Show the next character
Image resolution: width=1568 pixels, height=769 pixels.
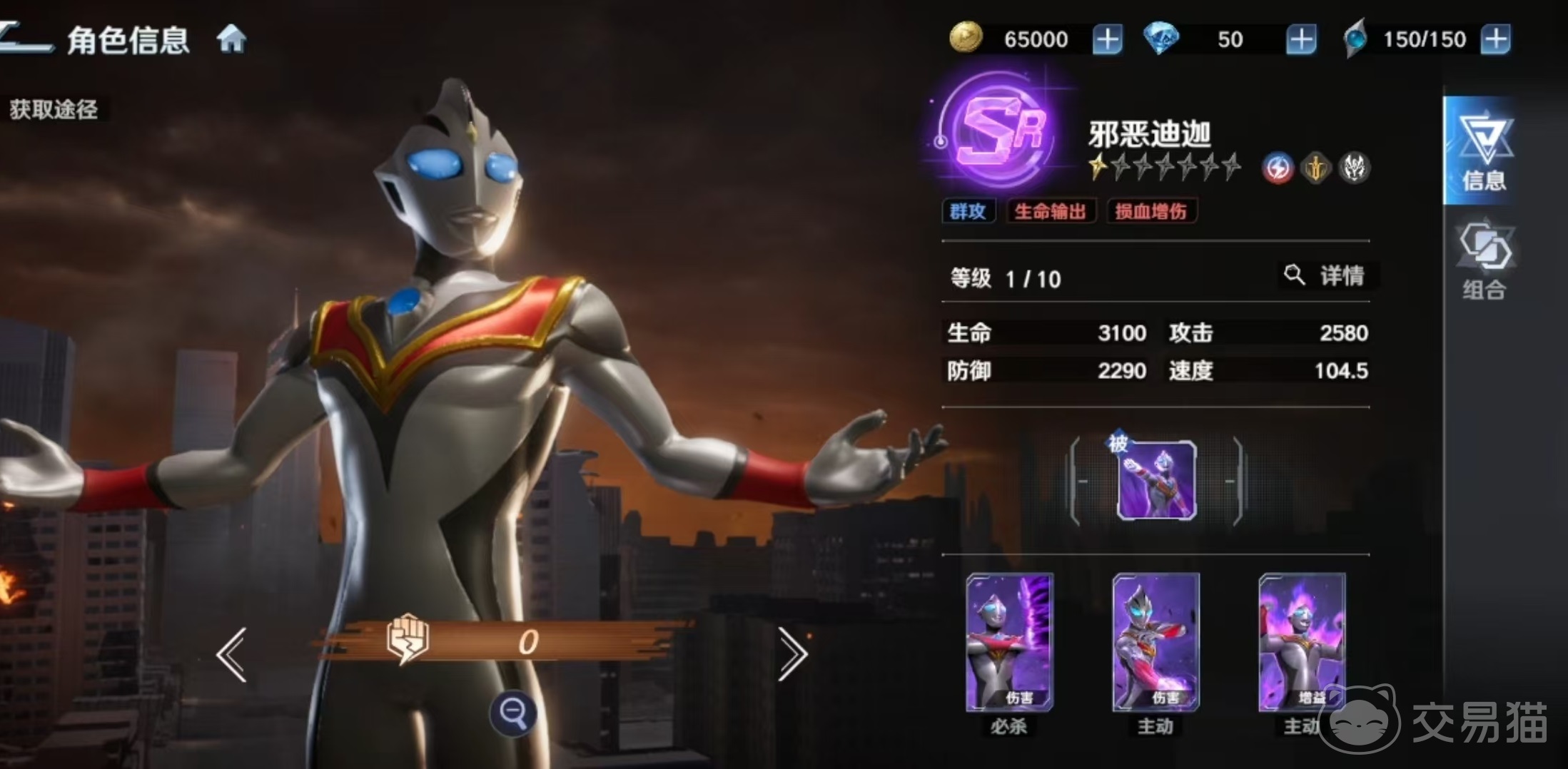(x=792, y=654)
